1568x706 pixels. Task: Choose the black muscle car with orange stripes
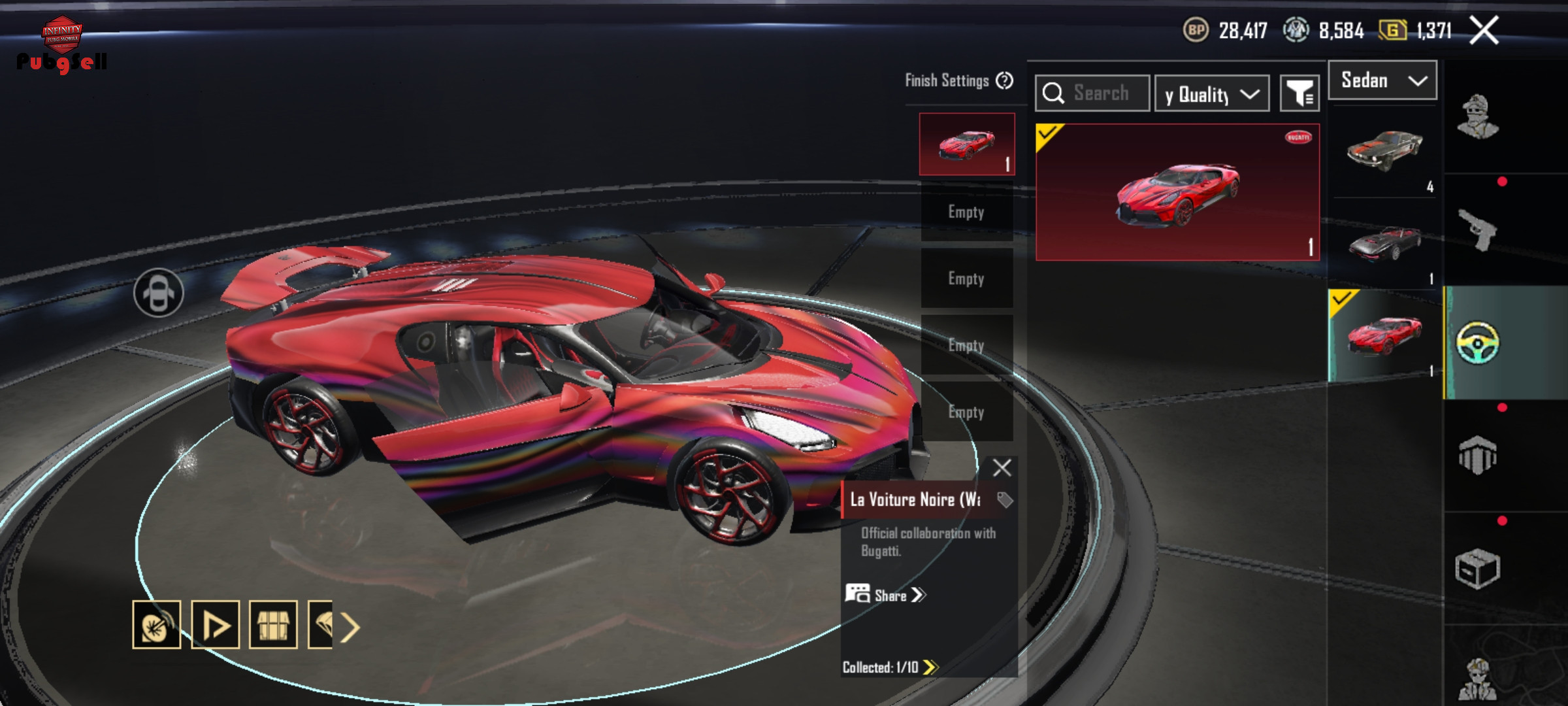pos(1384,151)
